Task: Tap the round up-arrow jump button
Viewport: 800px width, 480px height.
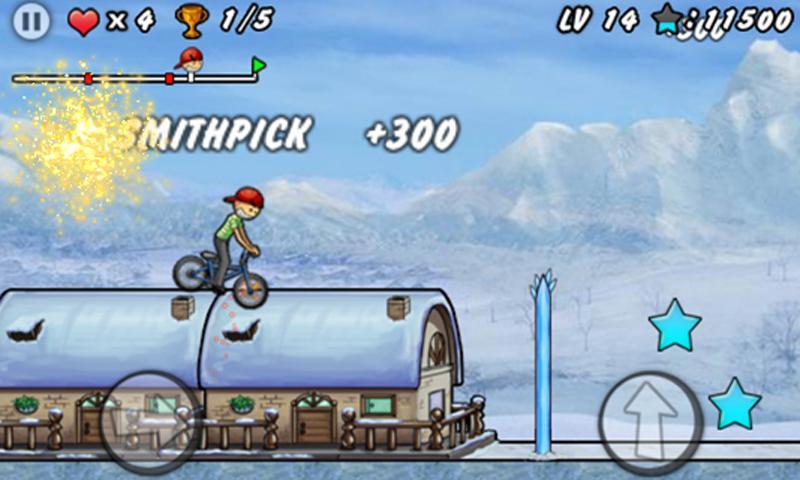Action: click(x=651, y=422)
